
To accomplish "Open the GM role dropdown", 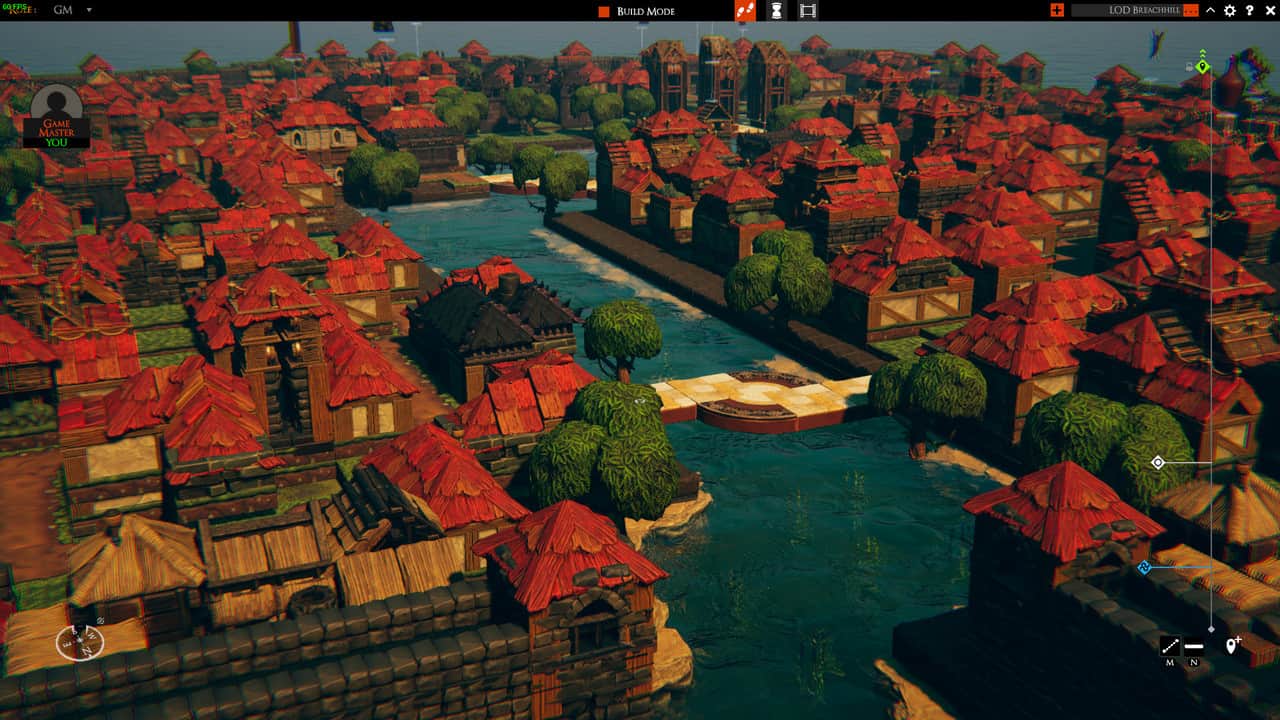I will point(88,10).
